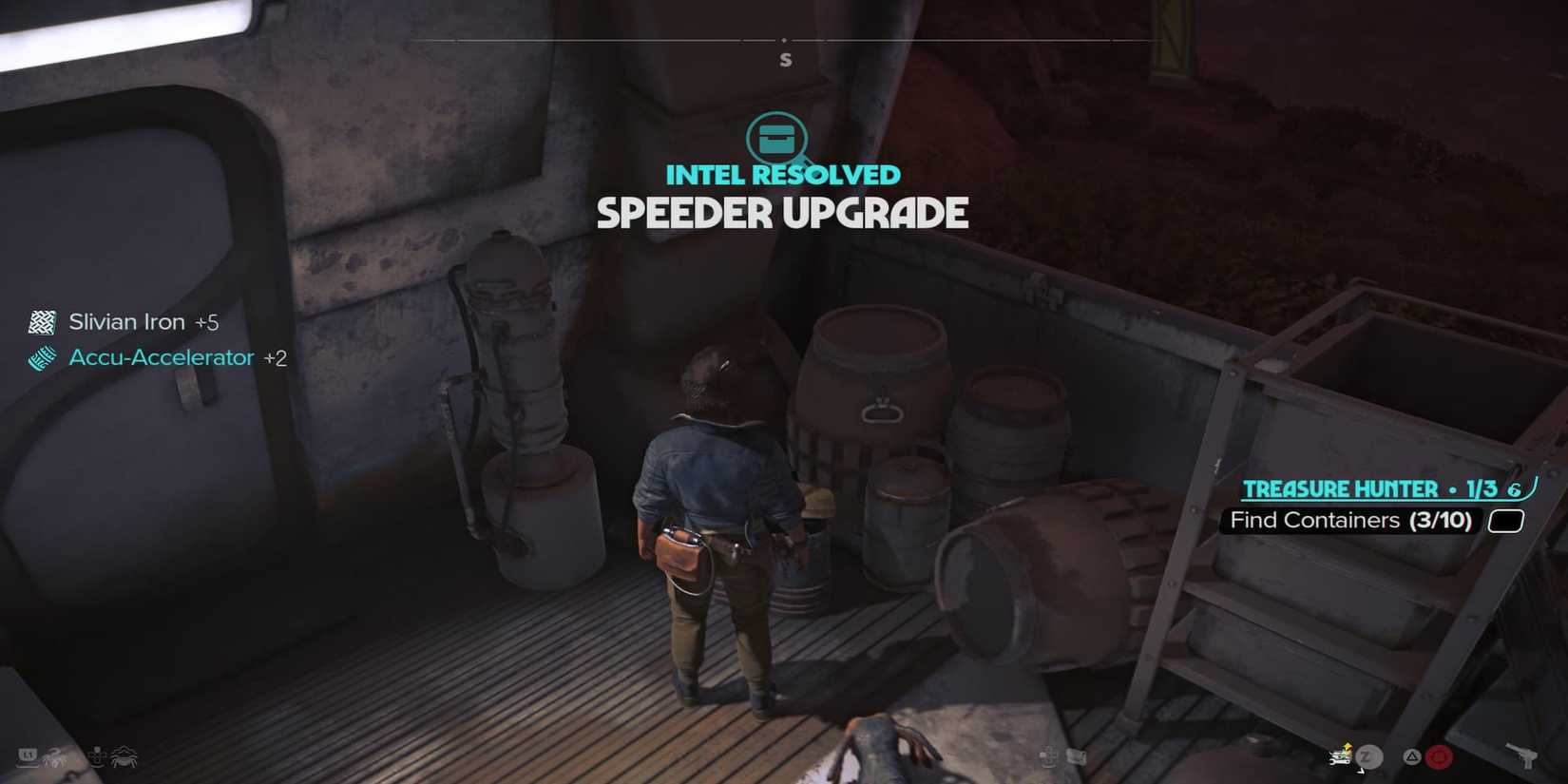Click the INTEL RESOLVED label
The width and height of the screenshot is (1568, 784).
783,175
